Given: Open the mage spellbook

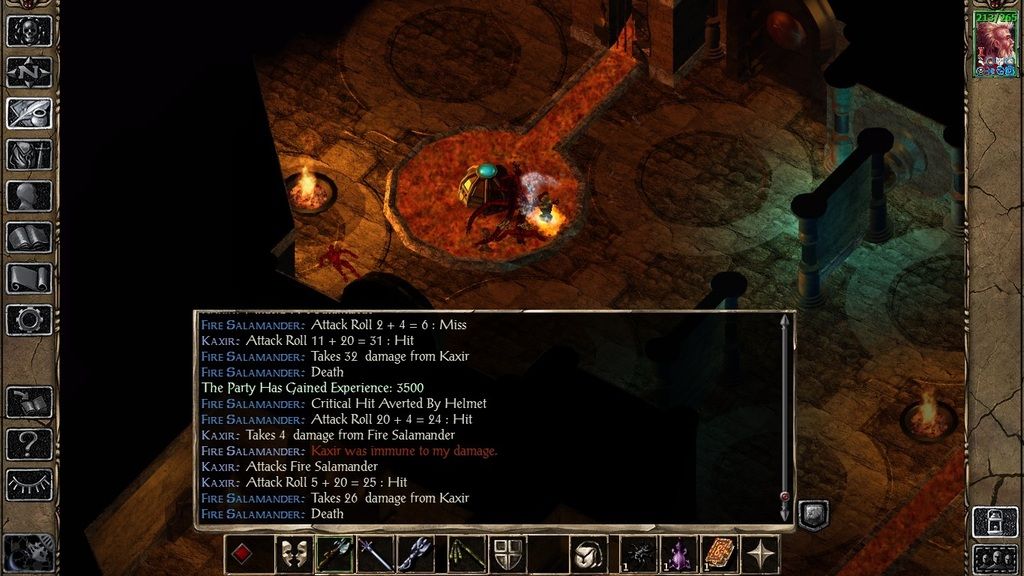Looking at the screenshot, I should 29,237.
